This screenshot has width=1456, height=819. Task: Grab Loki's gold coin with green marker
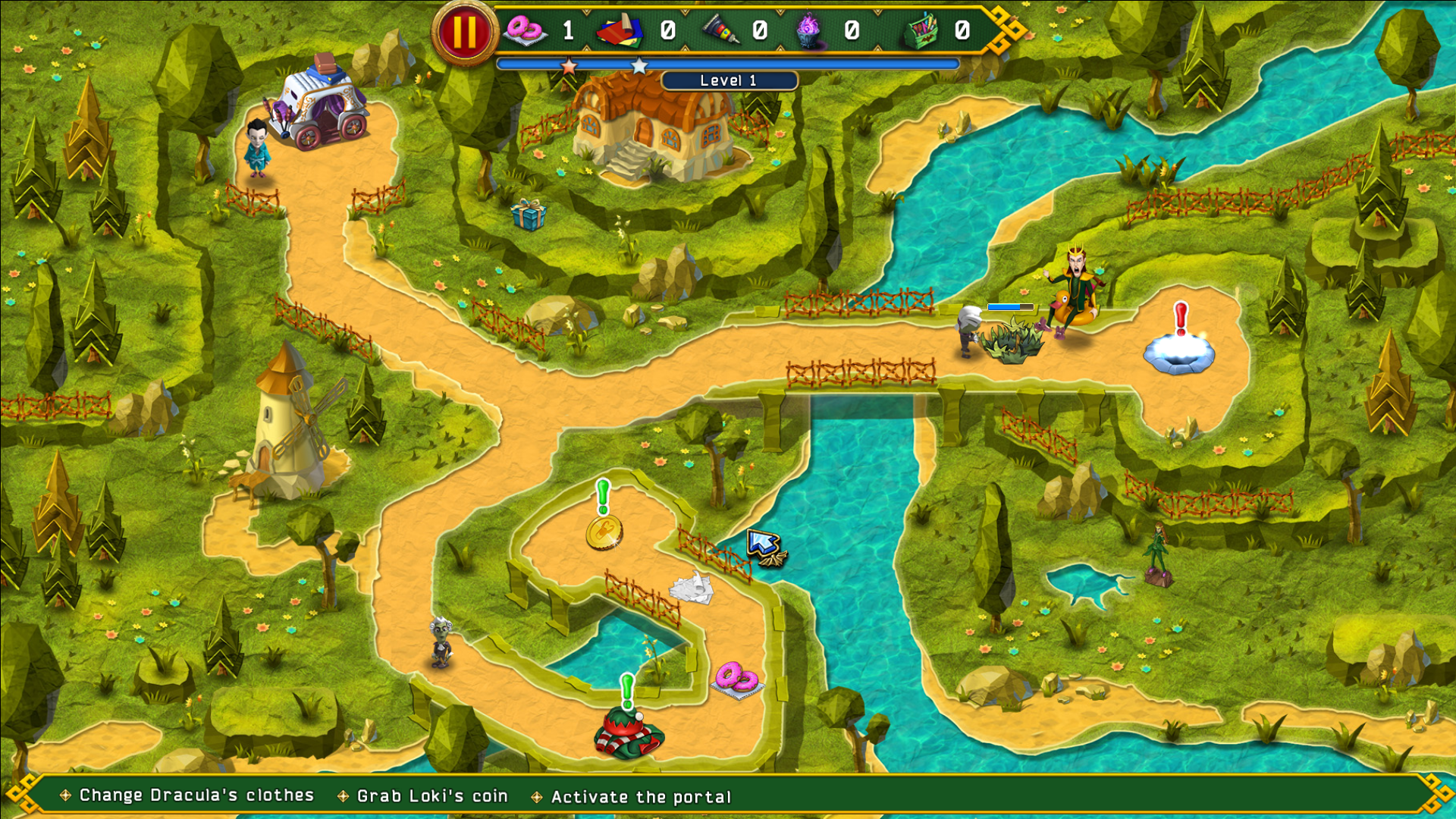(x=604, y=532)
